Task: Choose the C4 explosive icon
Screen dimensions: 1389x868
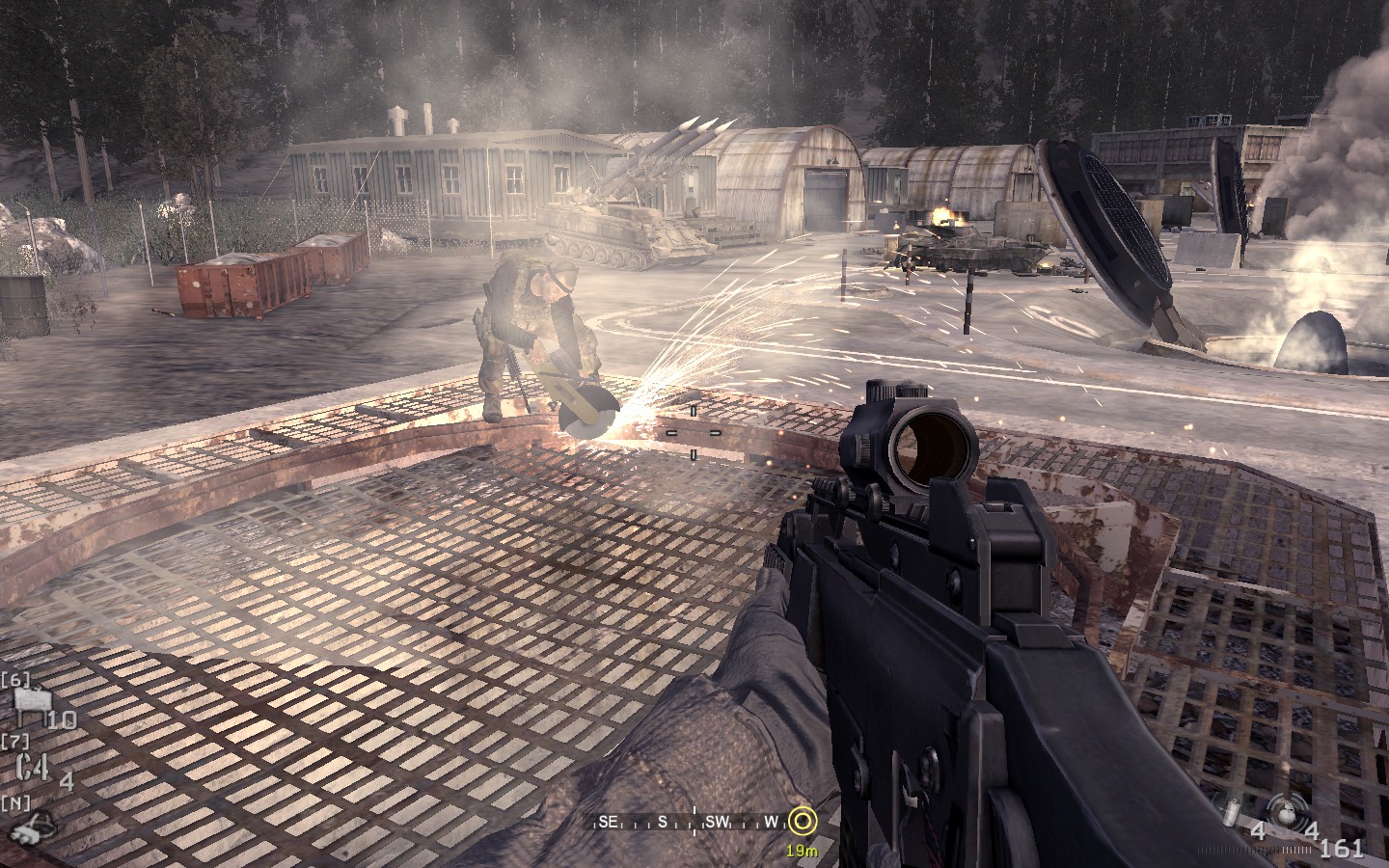Action: 32,770
